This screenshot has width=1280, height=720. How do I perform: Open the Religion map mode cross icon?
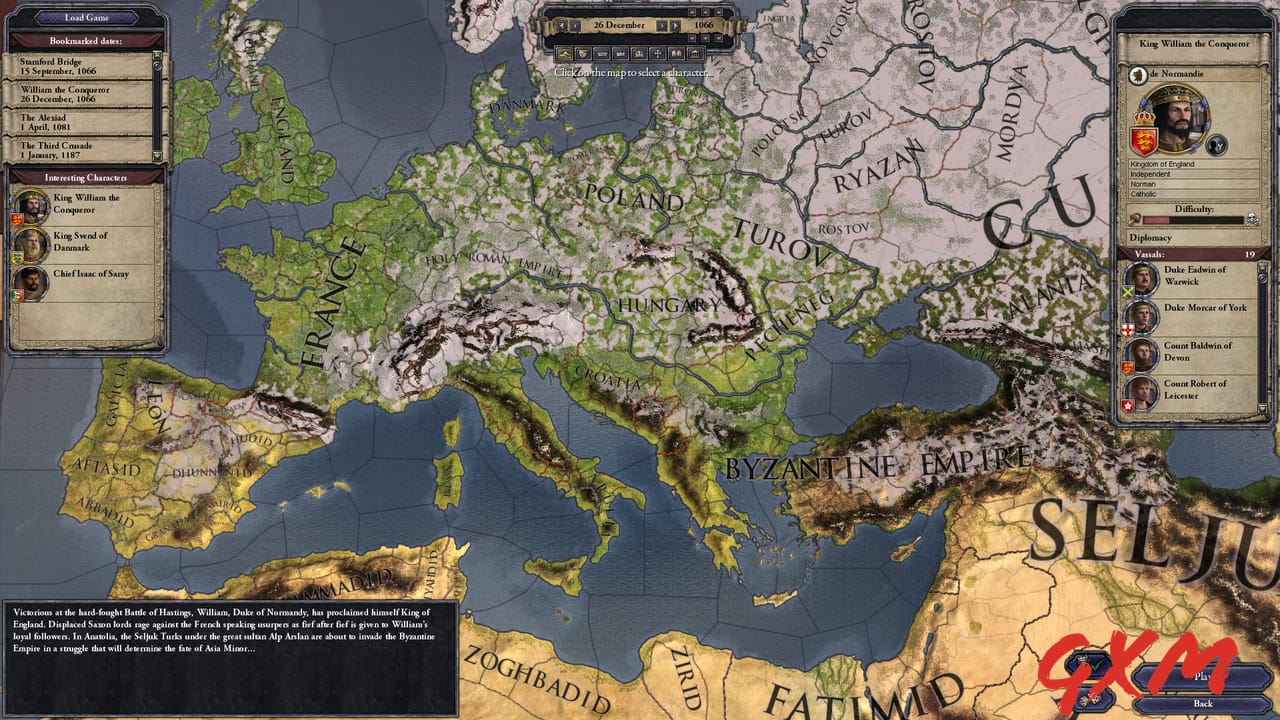tap(658, 53)
